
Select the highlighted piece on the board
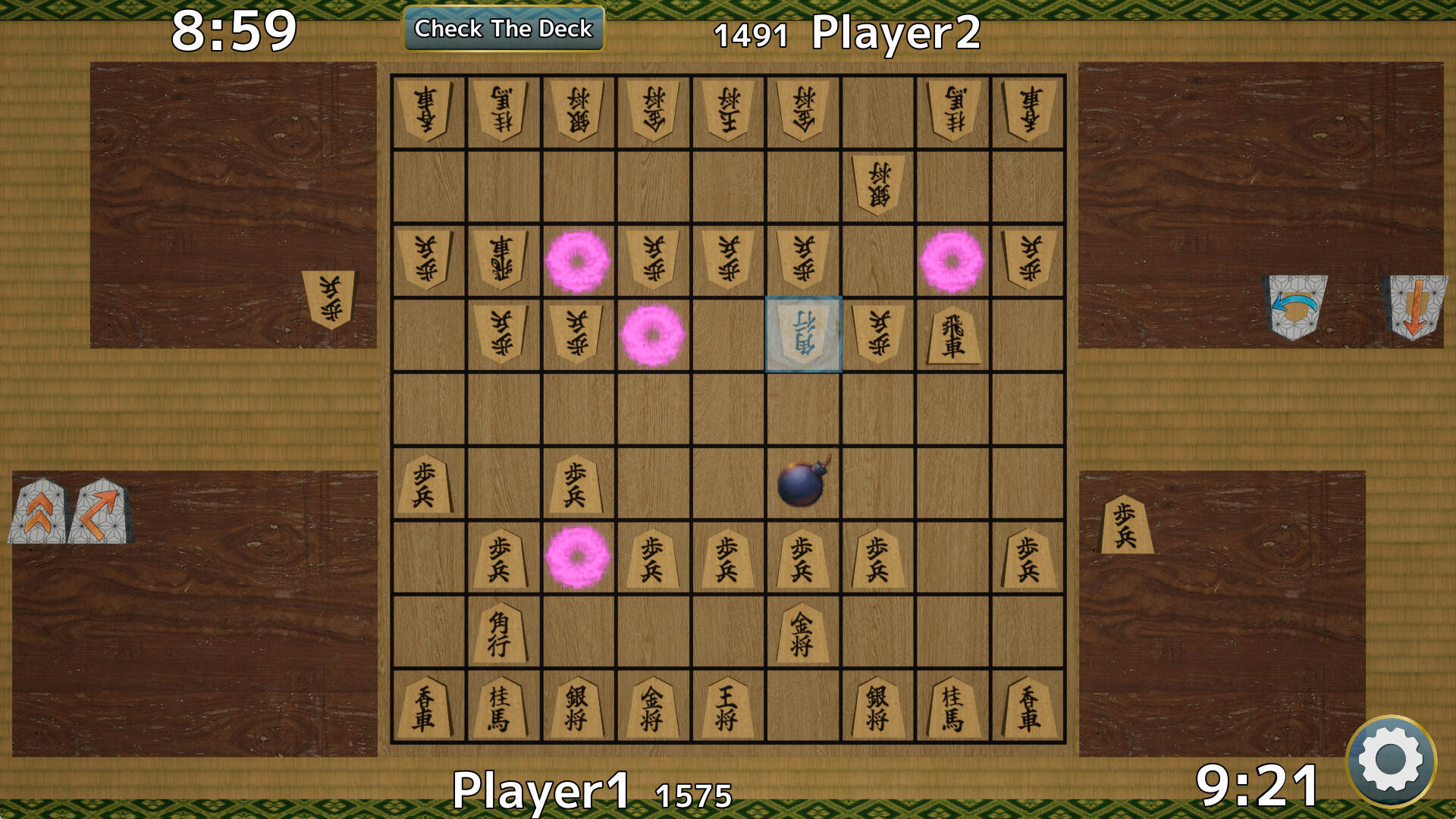coord(804,335)
